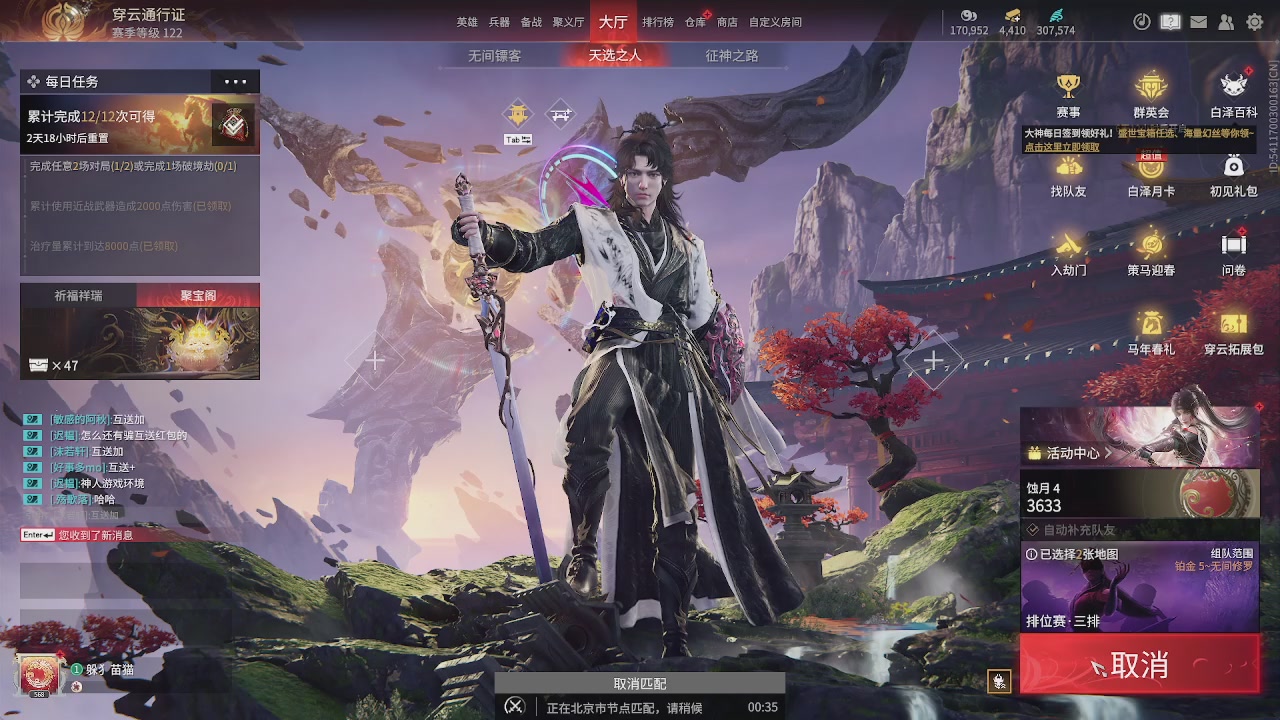Open the daily tasks panel options with the ... dots
1280x720 pixels.
point(235,81)
